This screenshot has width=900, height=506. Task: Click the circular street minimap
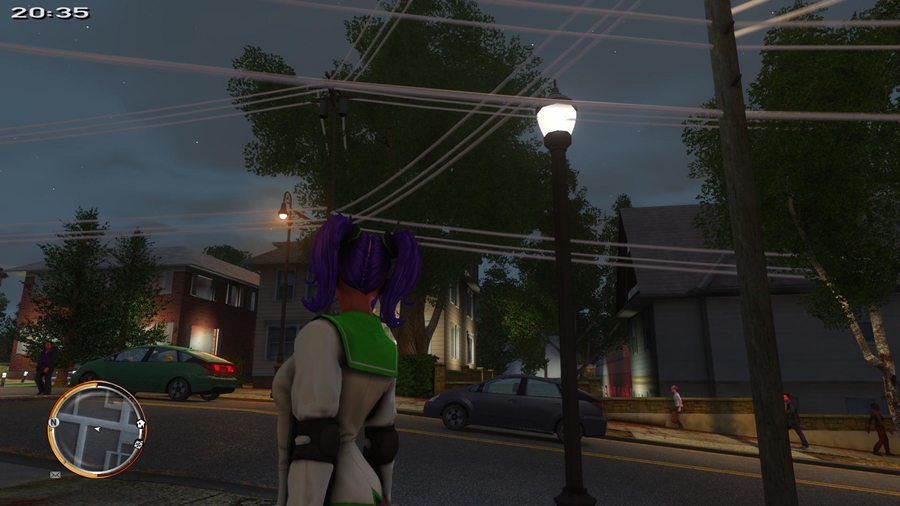(96, 428)
